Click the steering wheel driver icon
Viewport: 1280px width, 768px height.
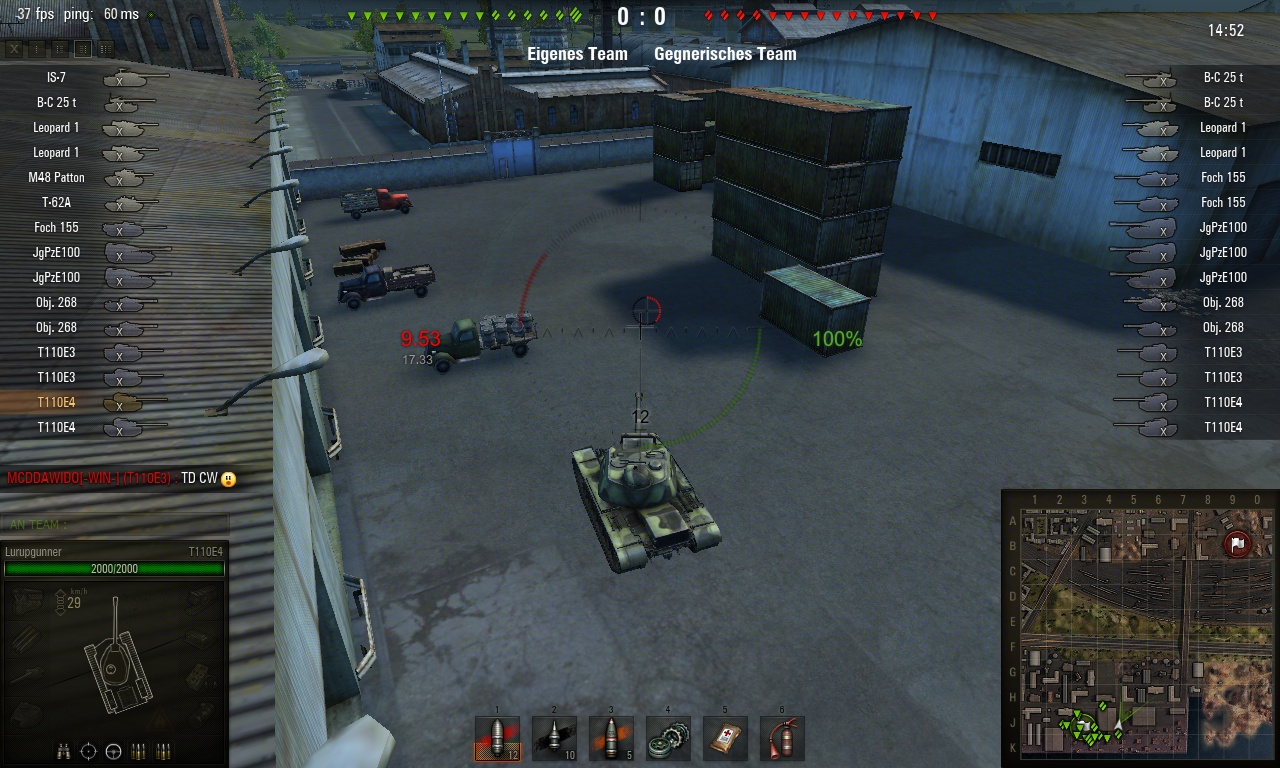(x=113, y=751)
